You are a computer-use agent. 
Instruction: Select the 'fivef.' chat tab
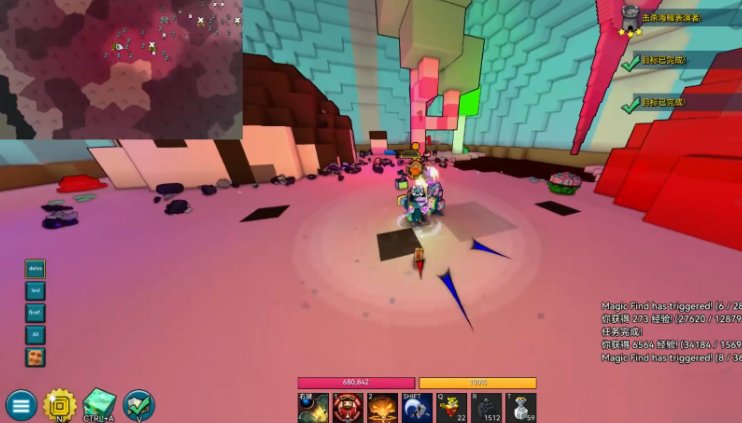(x=35, y=313)
